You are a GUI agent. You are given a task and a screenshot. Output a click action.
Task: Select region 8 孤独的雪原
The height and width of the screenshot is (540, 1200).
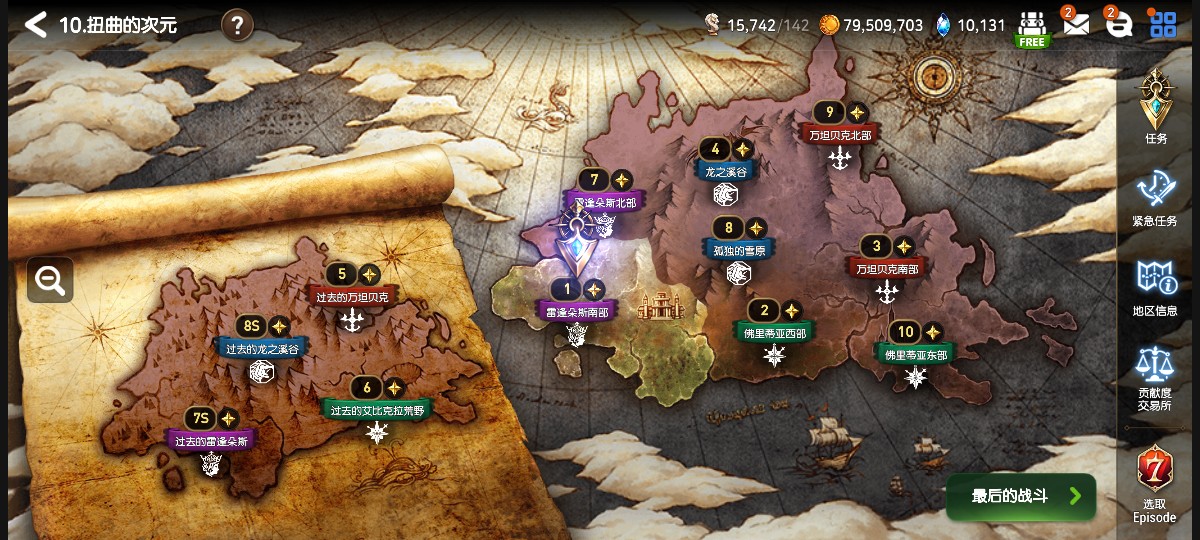pos(739,250)
